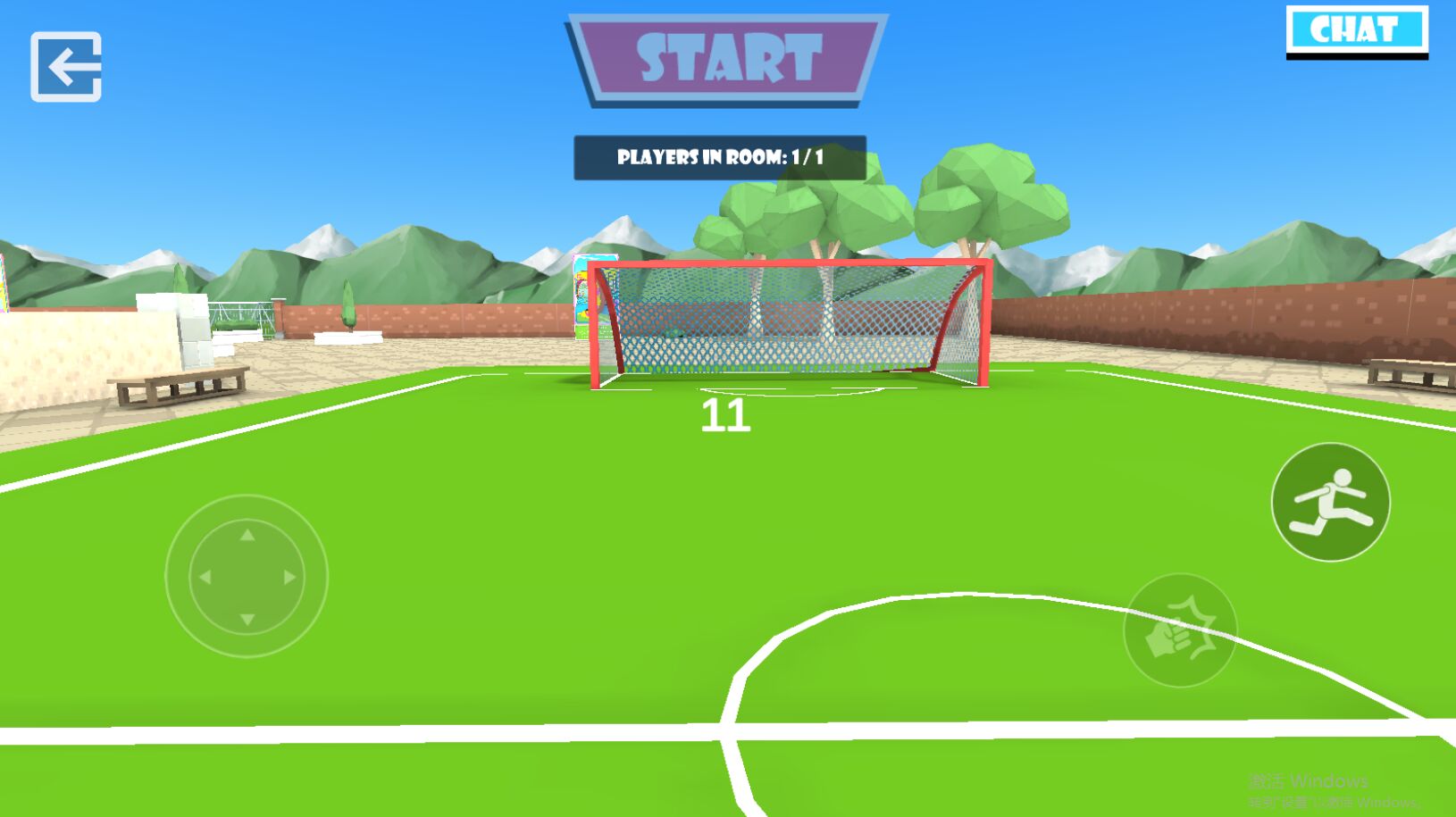Tap the punch fist action button
1456x817 pixels.
(x=1181, y=628)
